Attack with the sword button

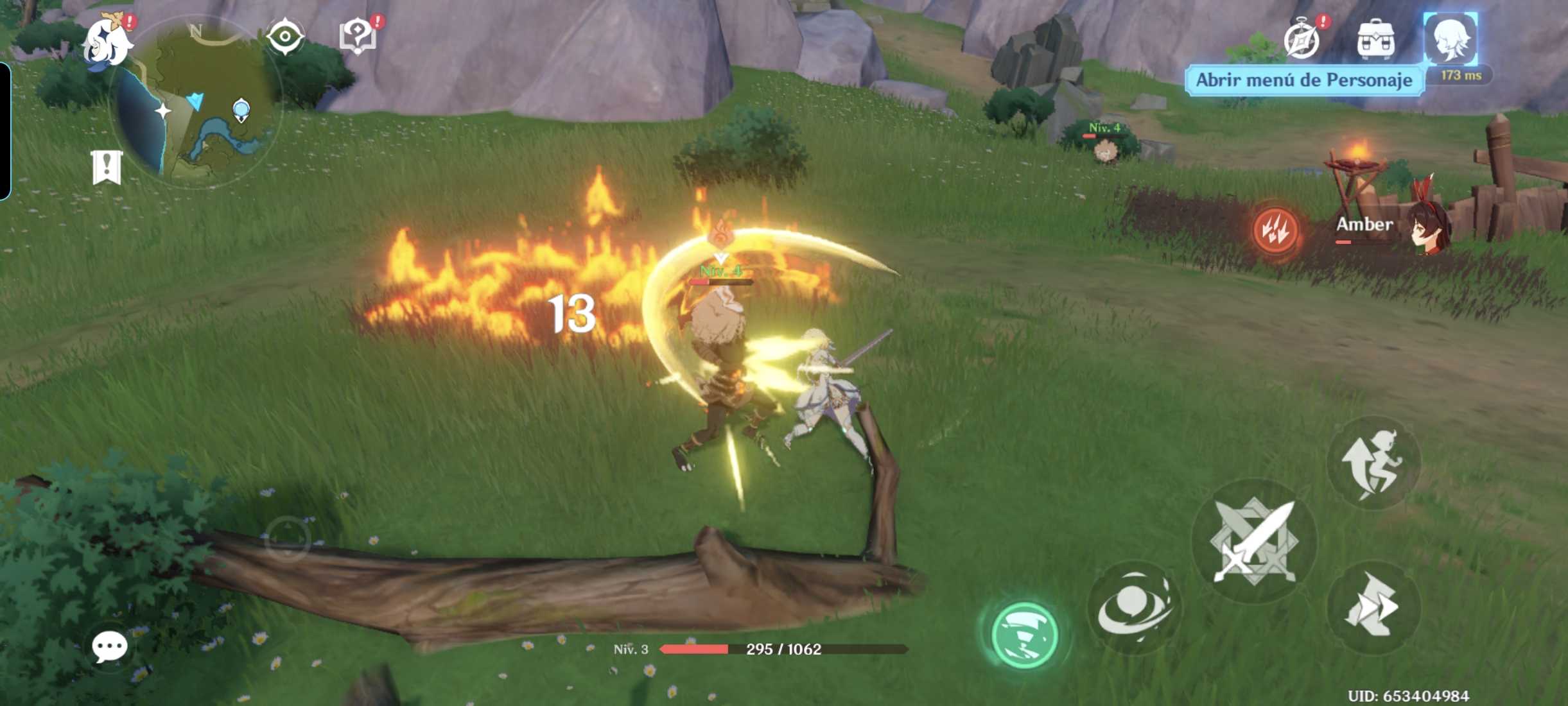1253,540
